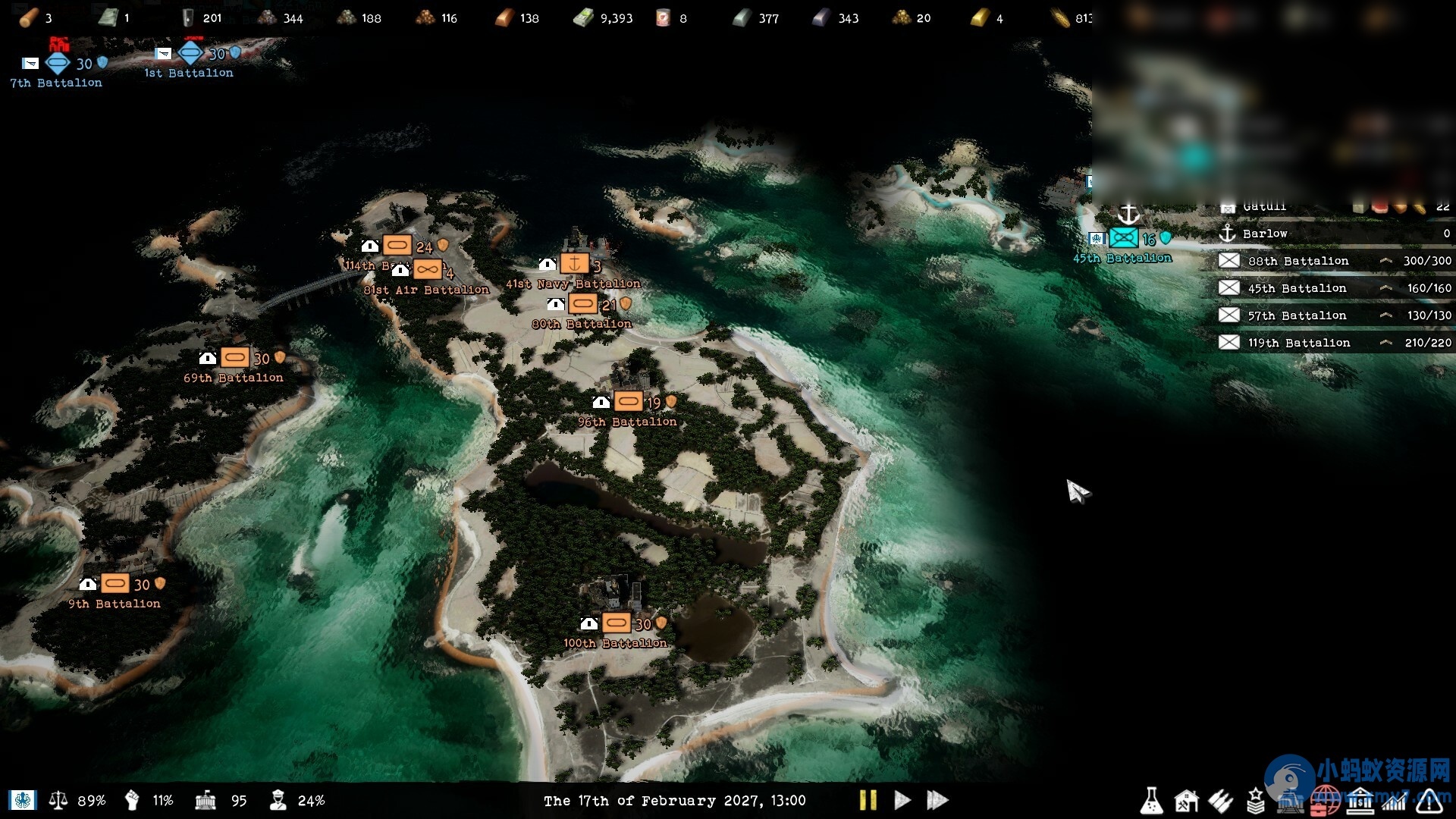Select the ammunition production icon
Screen dimensions: 1456x819
pos(1222,800)
